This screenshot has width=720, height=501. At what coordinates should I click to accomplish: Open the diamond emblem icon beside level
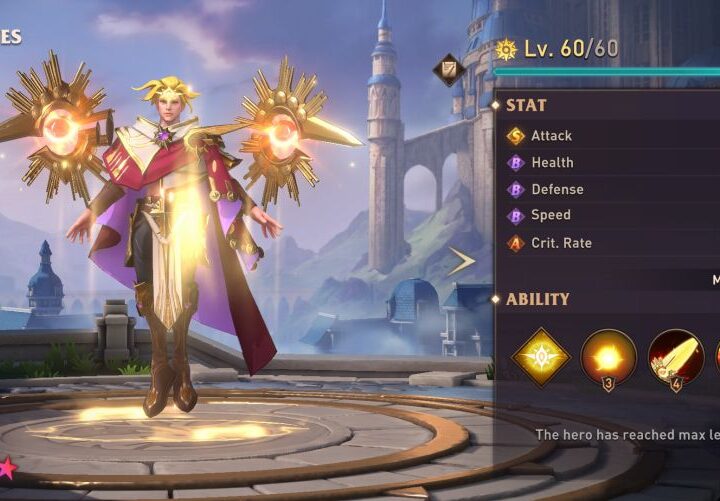pyautogui.click(x=447, y=69)
